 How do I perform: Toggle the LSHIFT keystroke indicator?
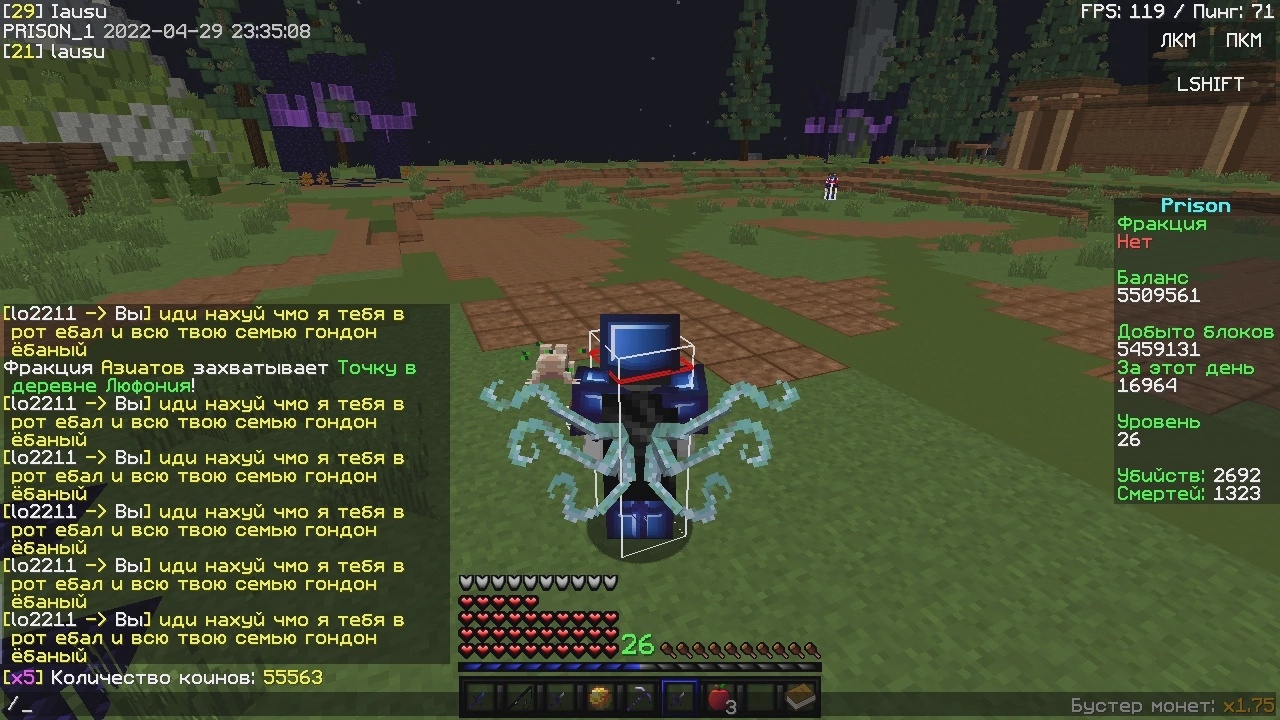coord(1210,85)
